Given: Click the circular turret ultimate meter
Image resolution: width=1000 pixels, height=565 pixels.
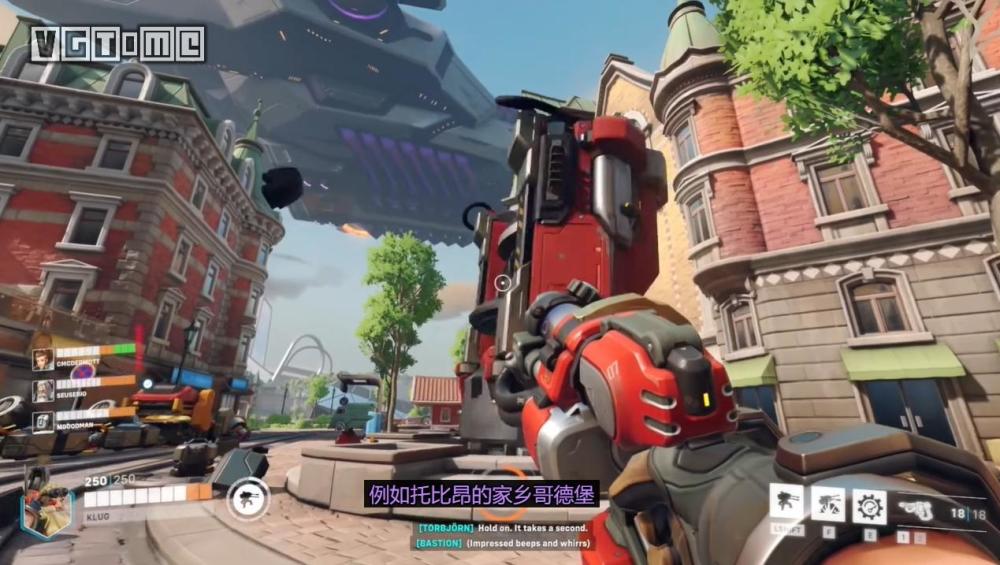Looking at the screenshot, I should pyautogui.click(x=247, y=497).
